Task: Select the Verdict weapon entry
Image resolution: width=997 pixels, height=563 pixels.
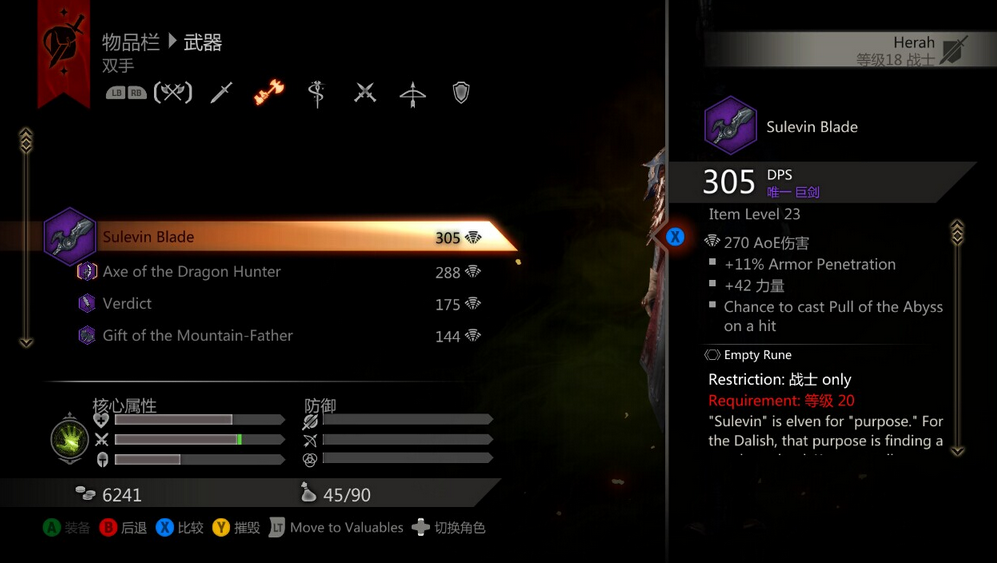Action: pos(127,304)
